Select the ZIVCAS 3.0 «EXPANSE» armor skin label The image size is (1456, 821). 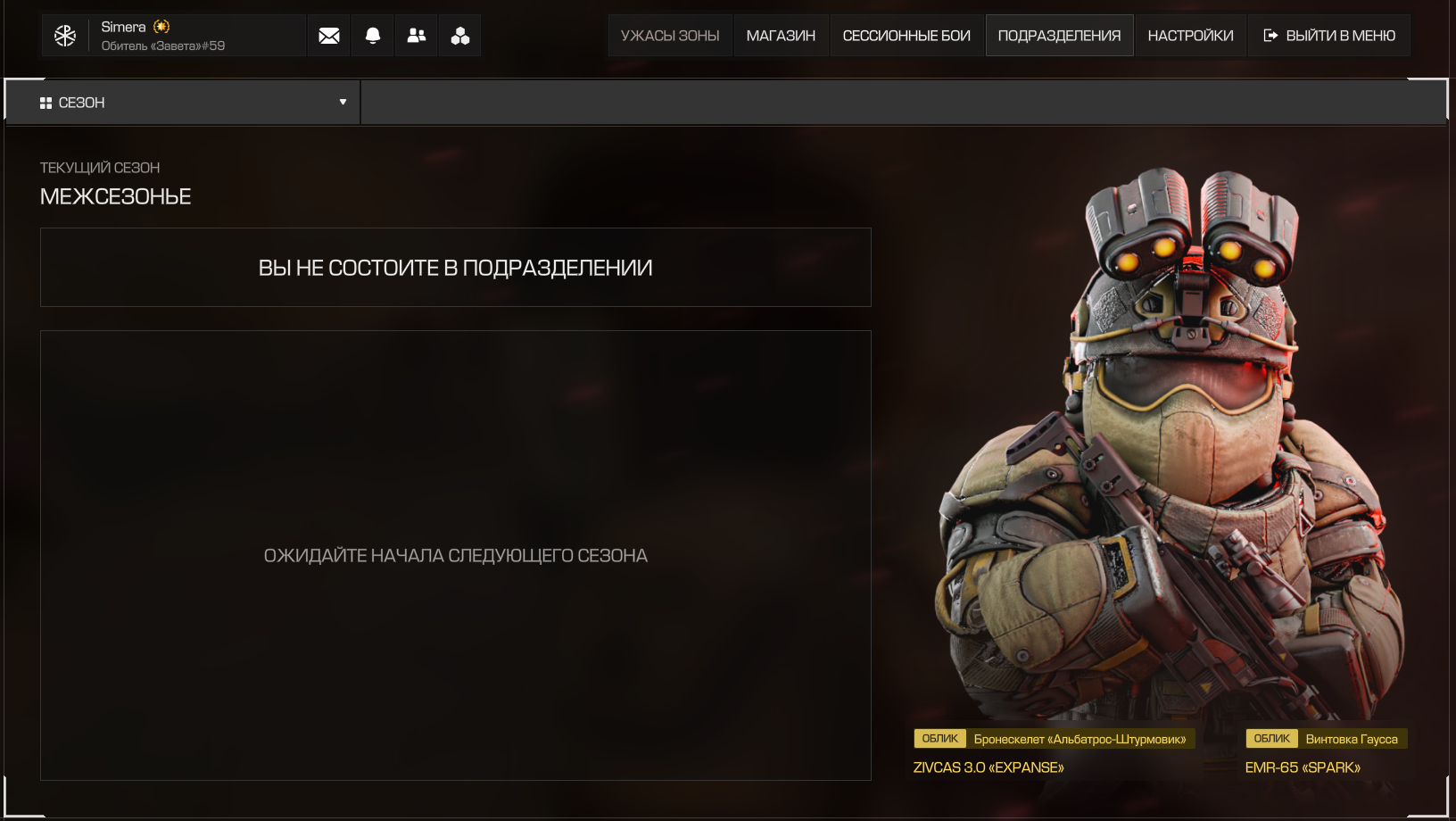(x=989, y=767)
